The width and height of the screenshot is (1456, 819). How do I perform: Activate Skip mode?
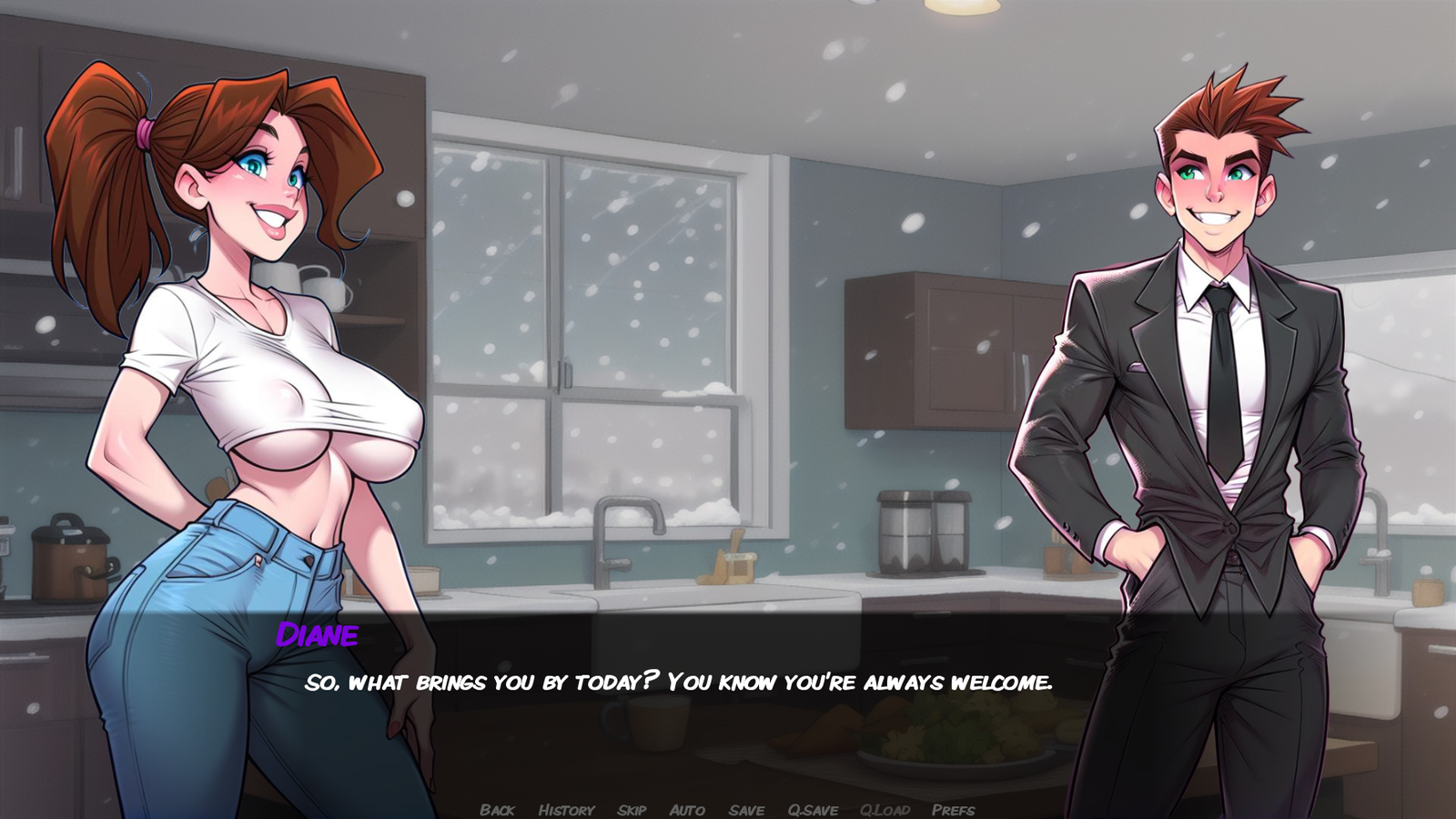point(632,809)
